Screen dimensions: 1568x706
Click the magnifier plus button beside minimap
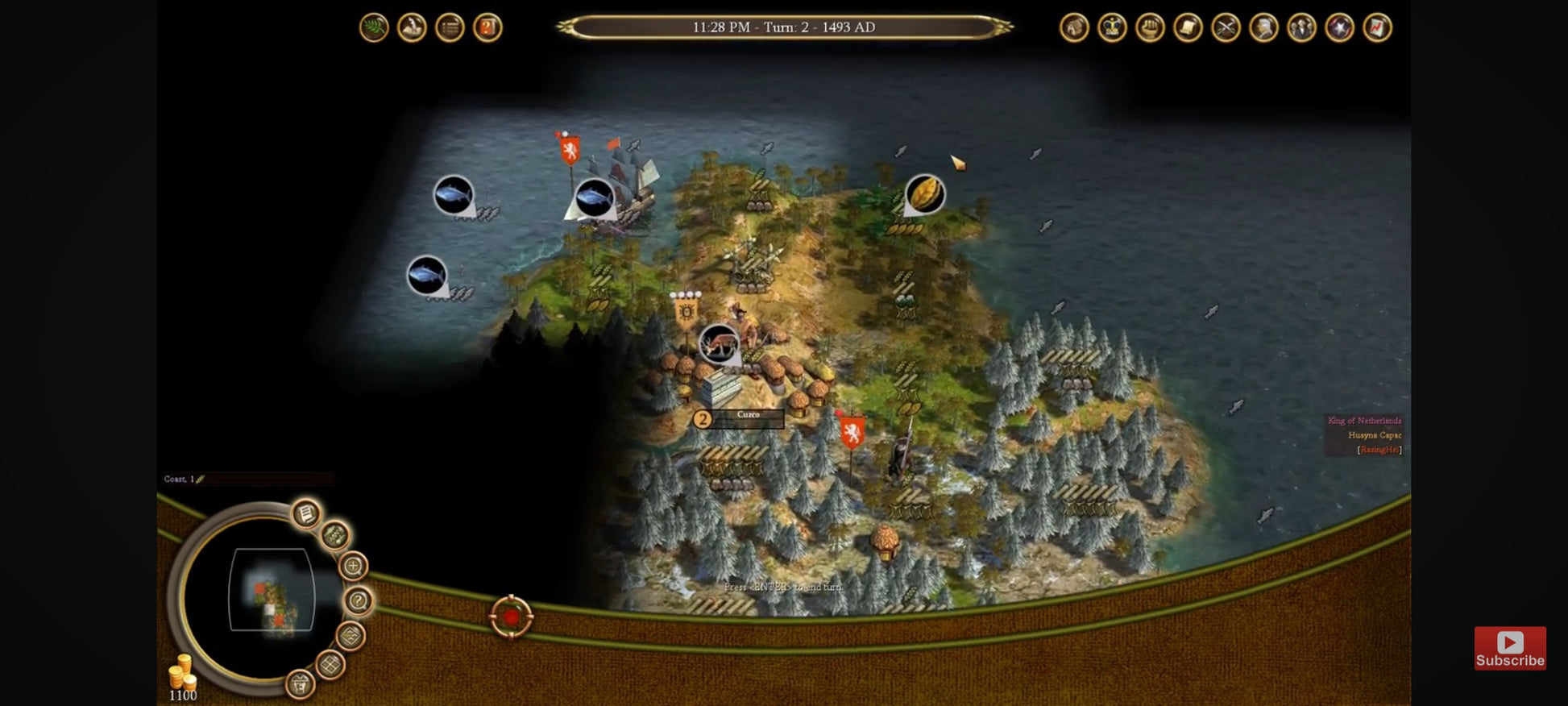click(353, 566)
